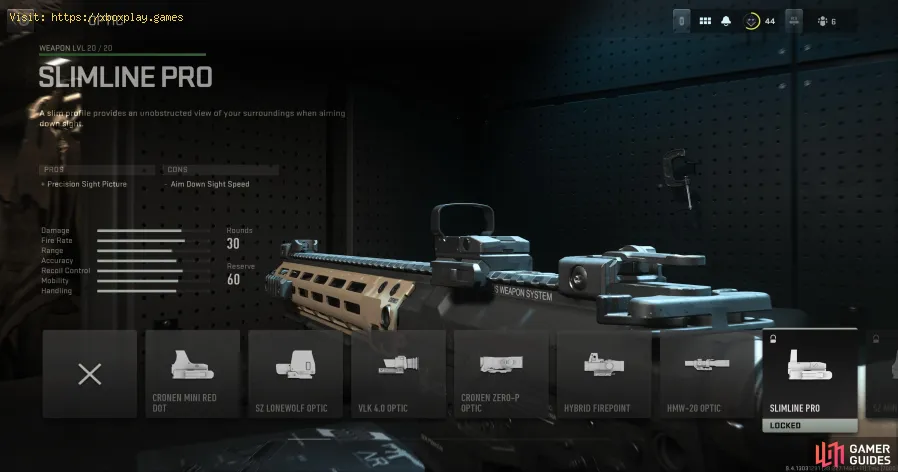Select the Hybrid Firepoint optic
The height and width of the screenshot is (472, 898).
[605, 375]
